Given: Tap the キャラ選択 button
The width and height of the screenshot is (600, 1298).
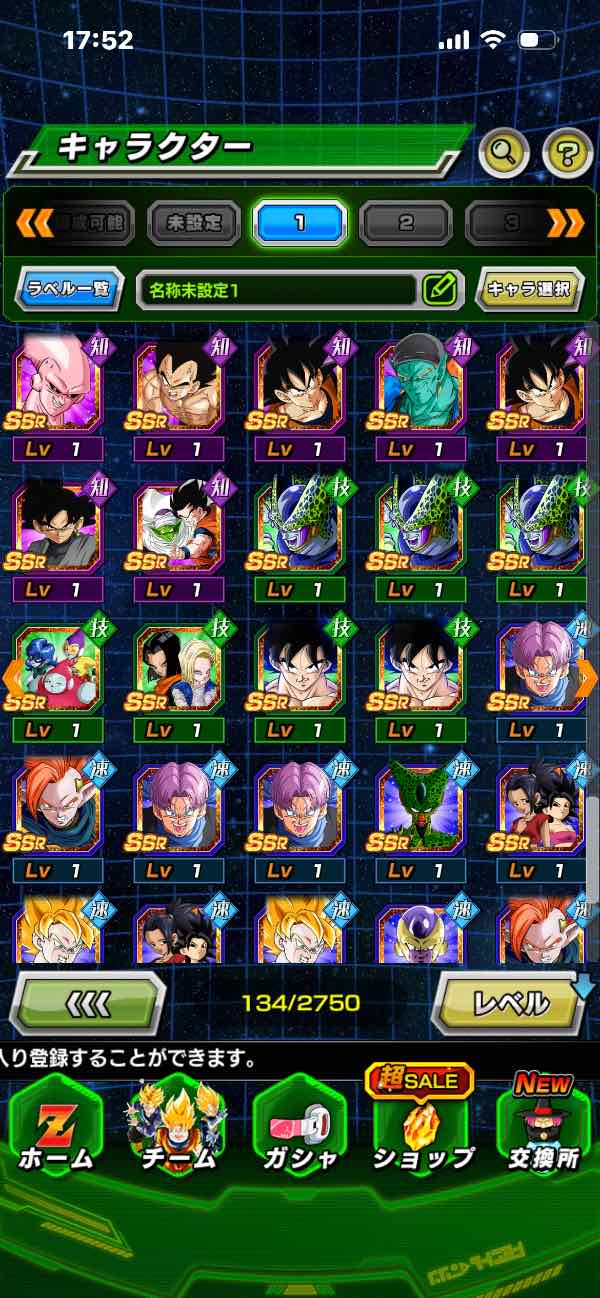Looking at the screenshot, I should coord(529,290).
